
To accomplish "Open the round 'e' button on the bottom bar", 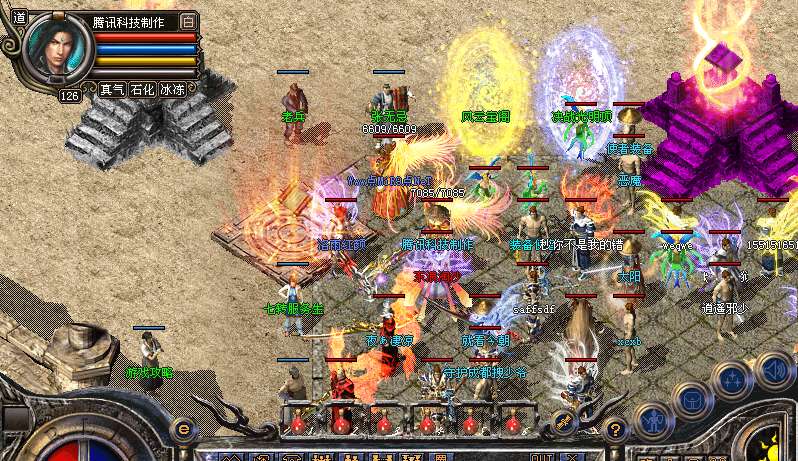I will 183,429.
